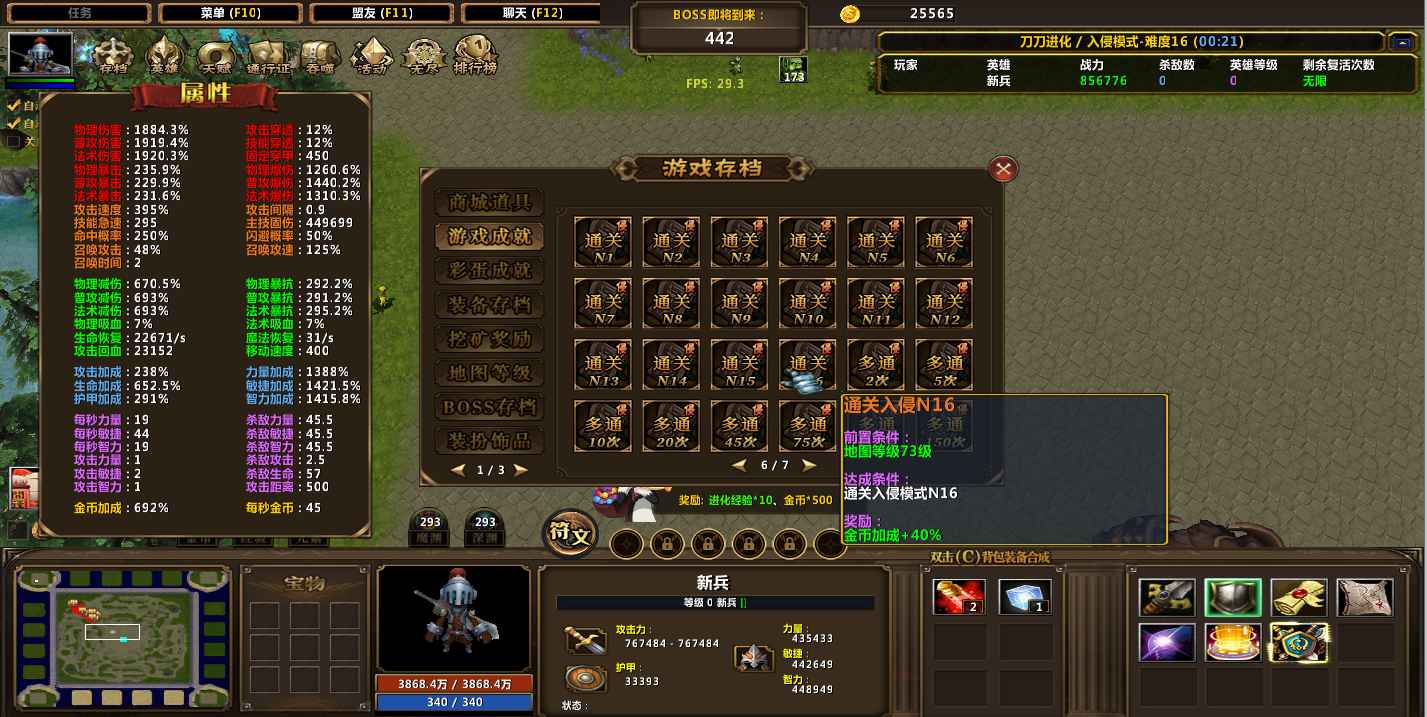Open the 菜单 (F10) menu

[229, 13]
